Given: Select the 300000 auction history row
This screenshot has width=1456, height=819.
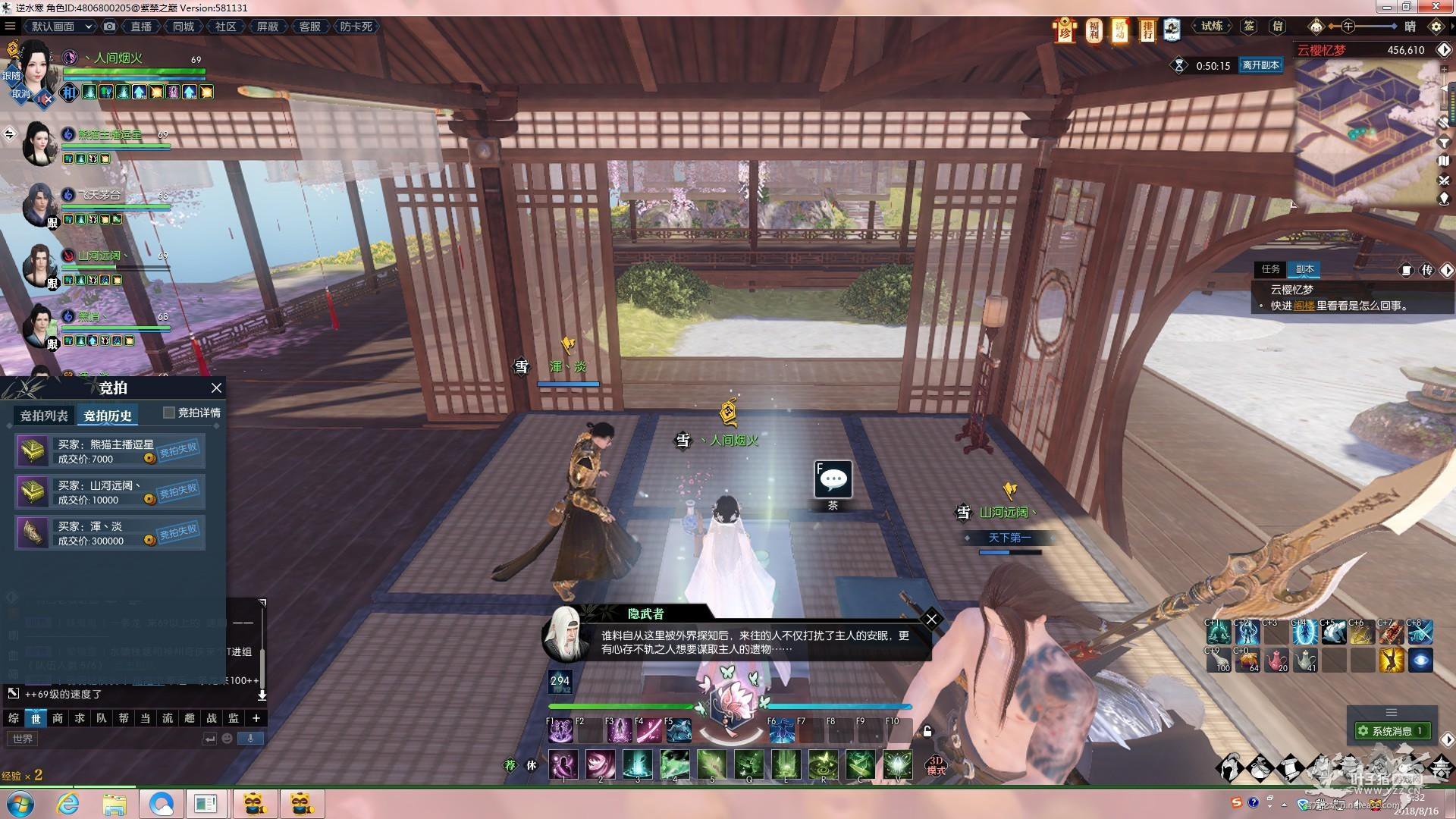Looking at the screenshot, I should pyautogui.click(x=110, y=533).
